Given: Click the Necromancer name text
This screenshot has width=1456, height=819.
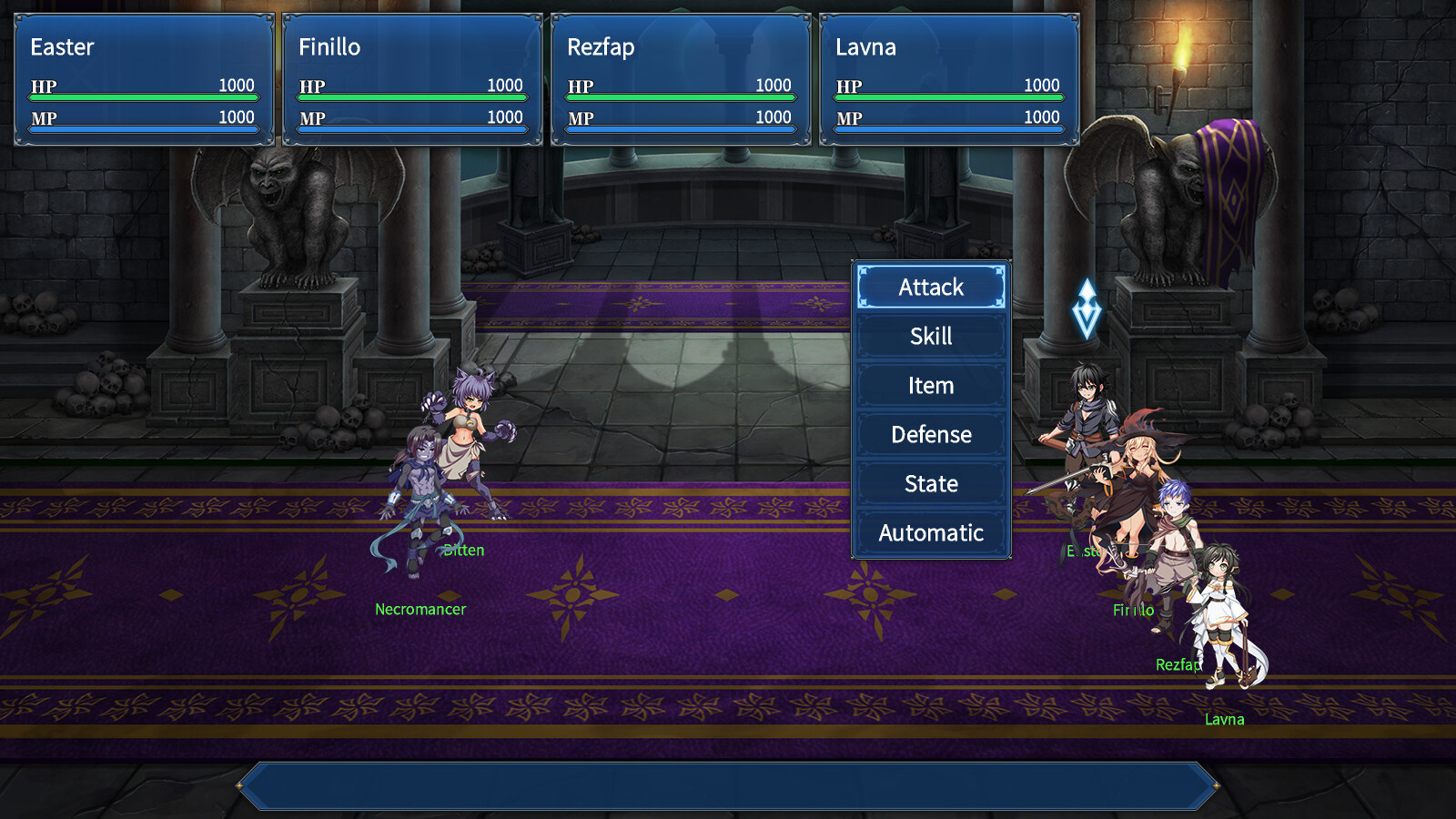Looking at the screenshot, I should click(420, 609).
